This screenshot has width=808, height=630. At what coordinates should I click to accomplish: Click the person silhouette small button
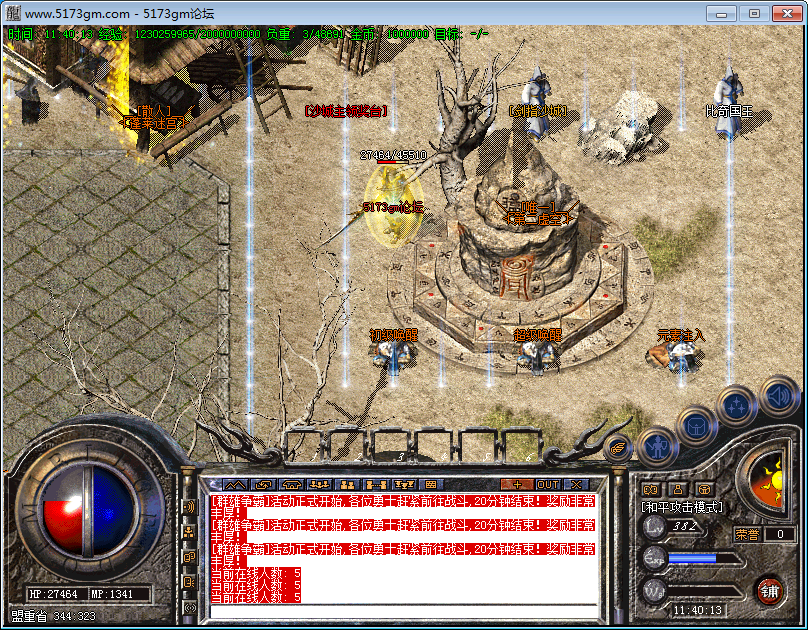[677, 489]
